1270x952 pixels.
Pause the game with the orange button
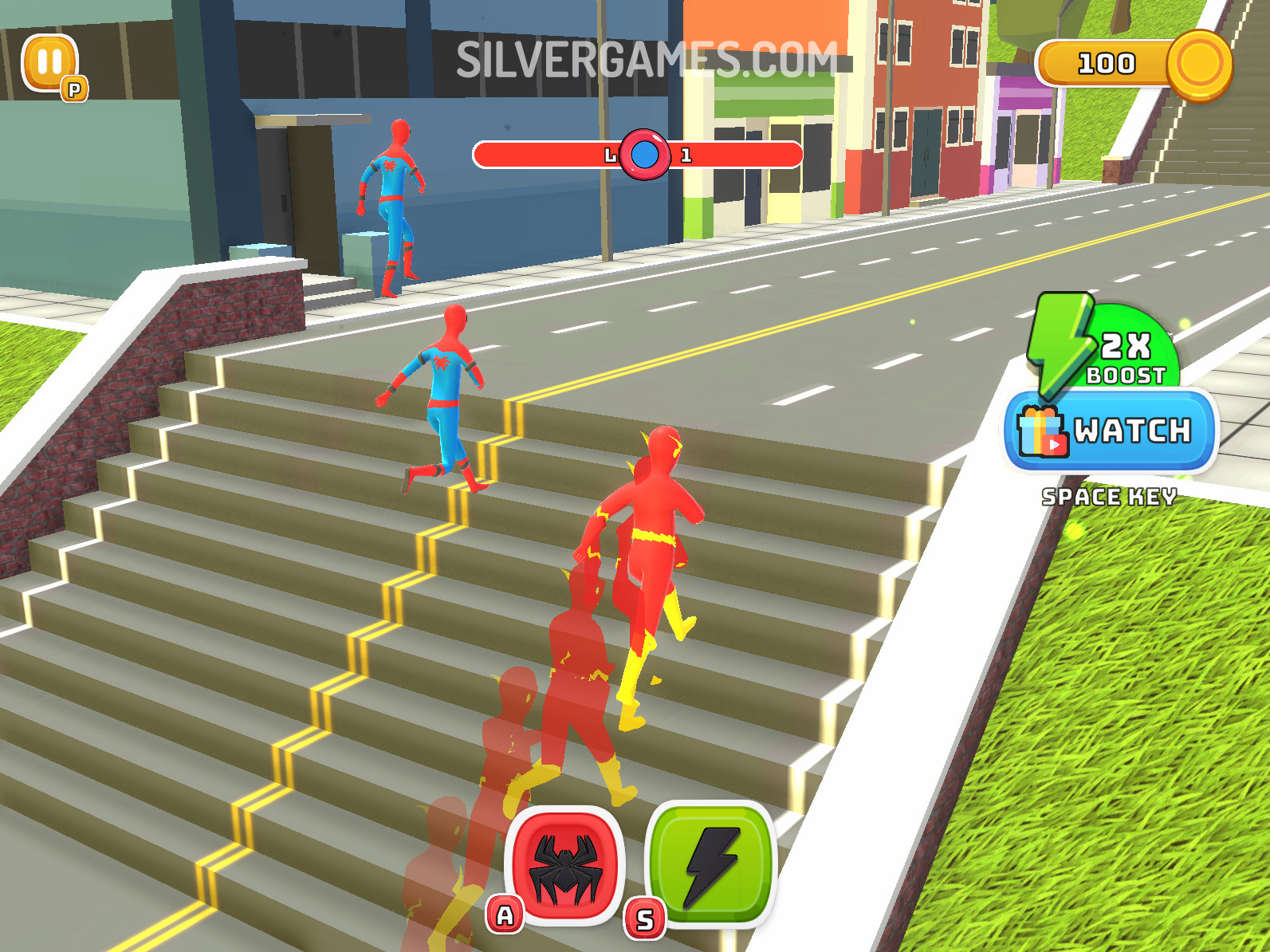pyautogui.click(x=49, y=62)
